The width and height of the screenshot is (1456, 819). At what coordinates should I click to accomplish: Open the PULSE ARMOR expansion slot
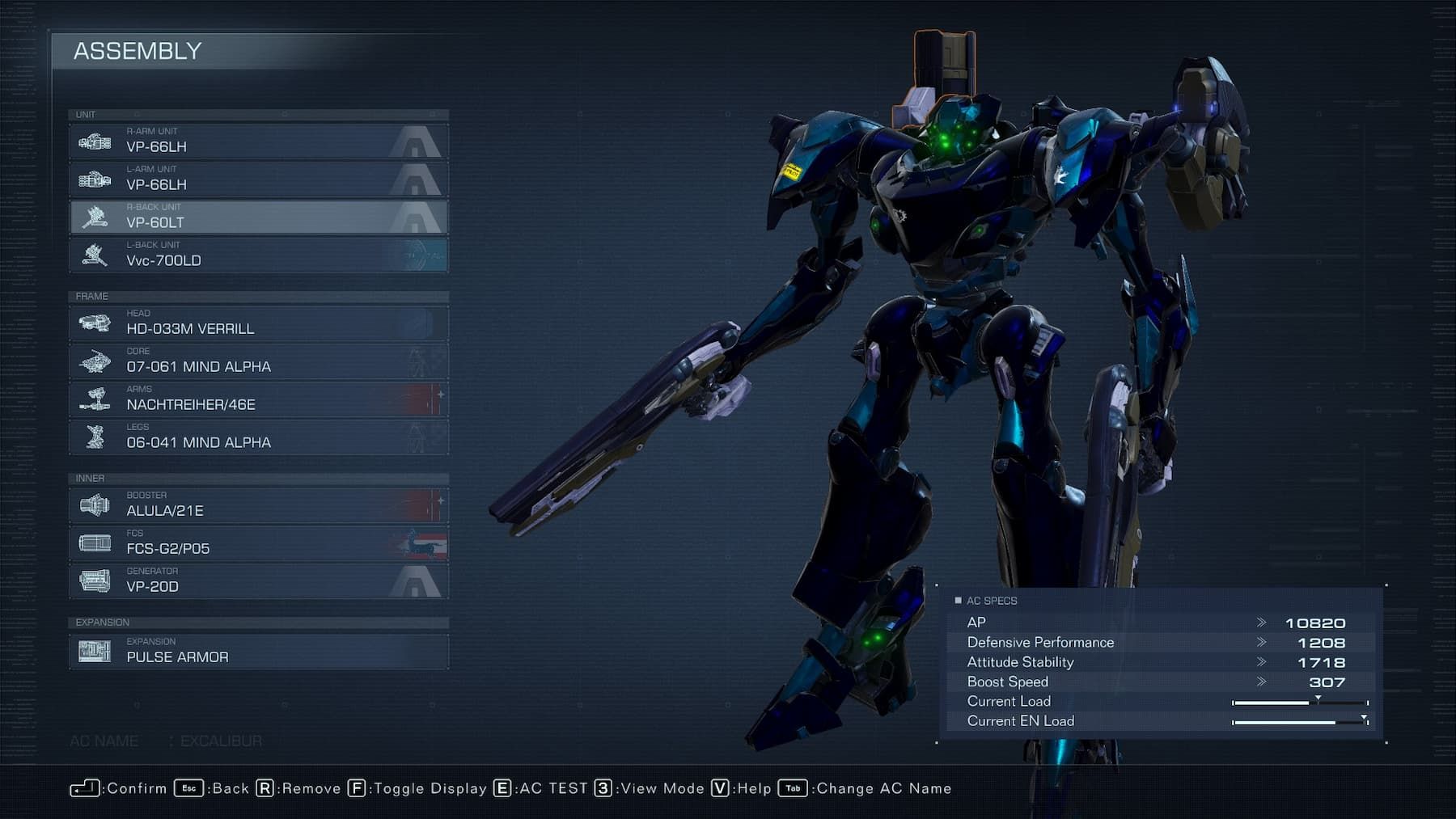[259, 652]
